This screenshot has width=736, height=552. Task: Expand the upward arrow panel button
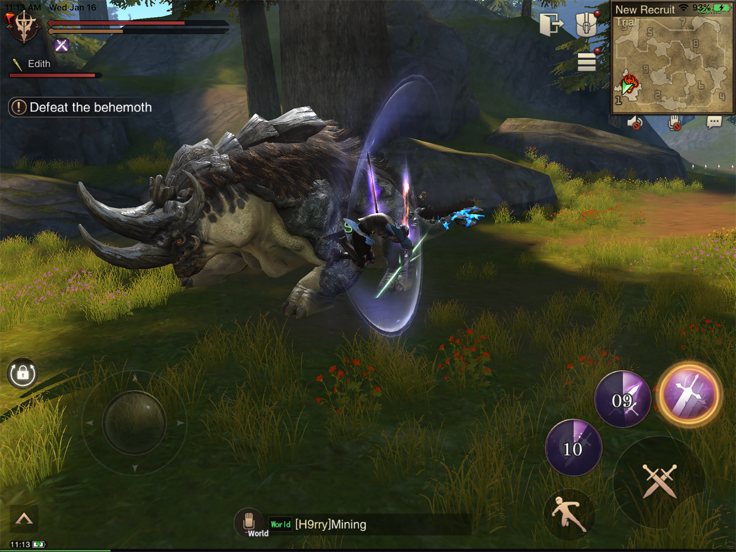coord(23,518)
